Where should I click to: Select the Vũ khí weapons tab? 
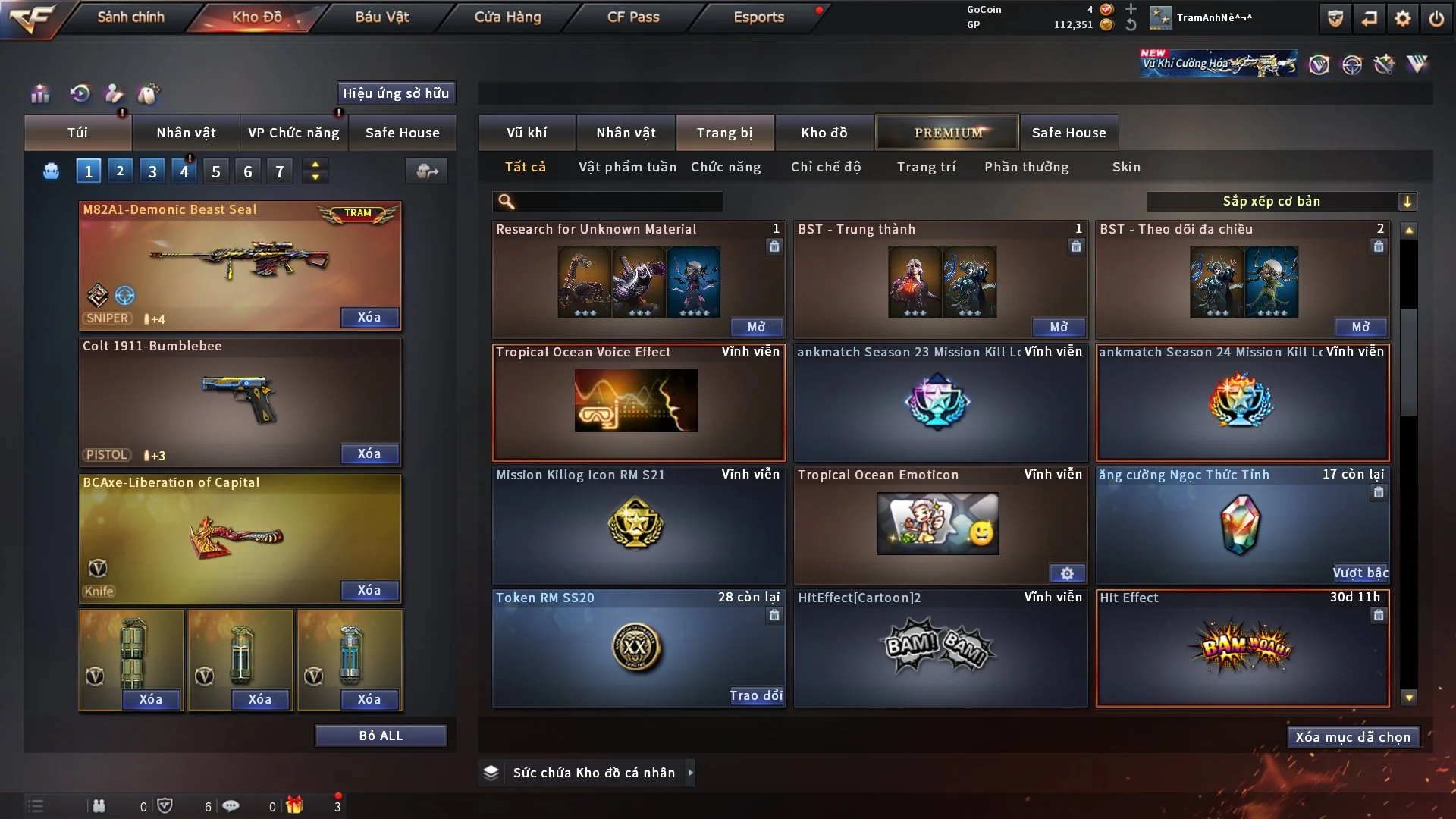tap(526, 133)
